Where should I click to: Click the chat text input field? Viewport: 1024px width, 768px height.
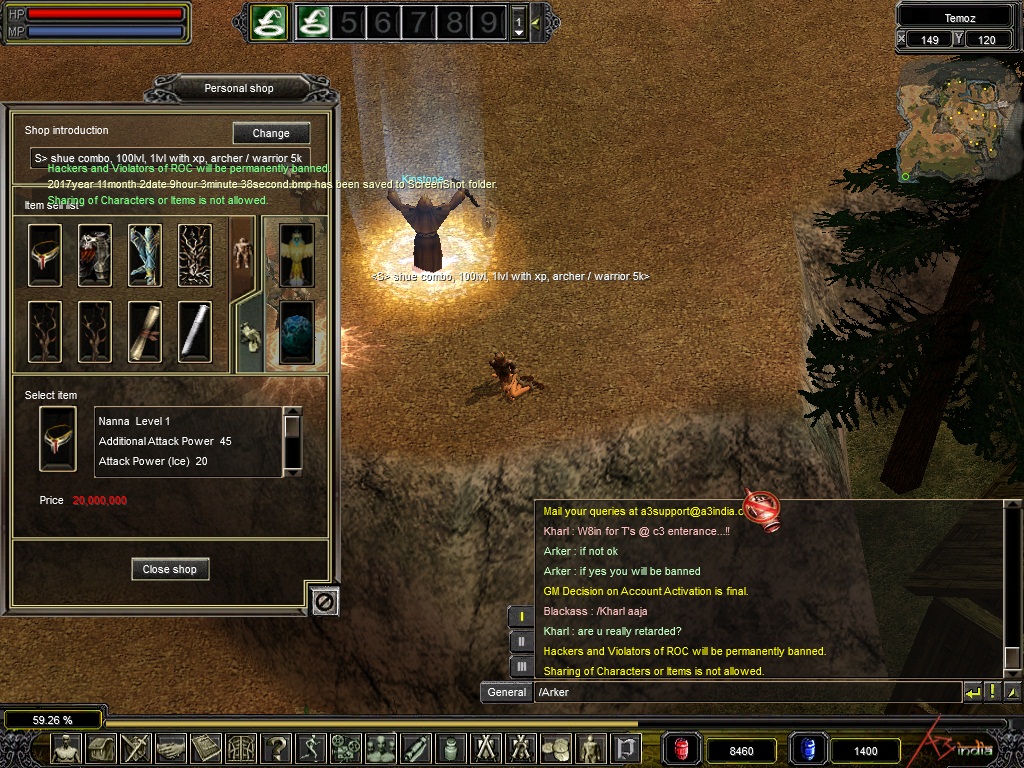tap(745, 692)
